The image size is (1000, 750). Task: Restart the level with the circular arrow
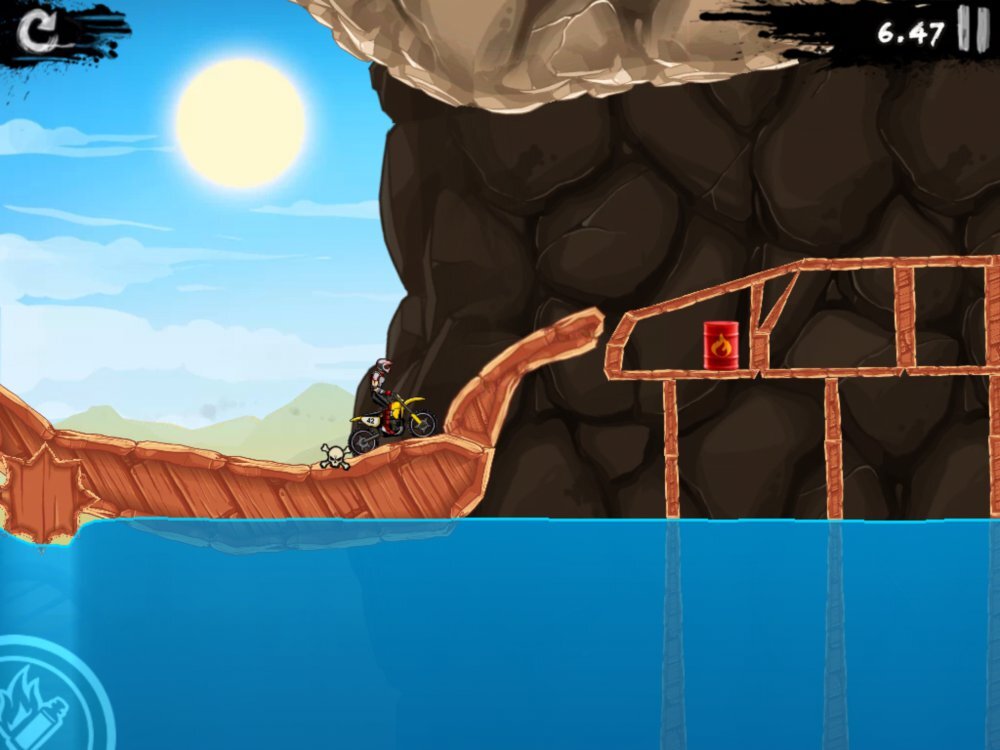point(37,30)
